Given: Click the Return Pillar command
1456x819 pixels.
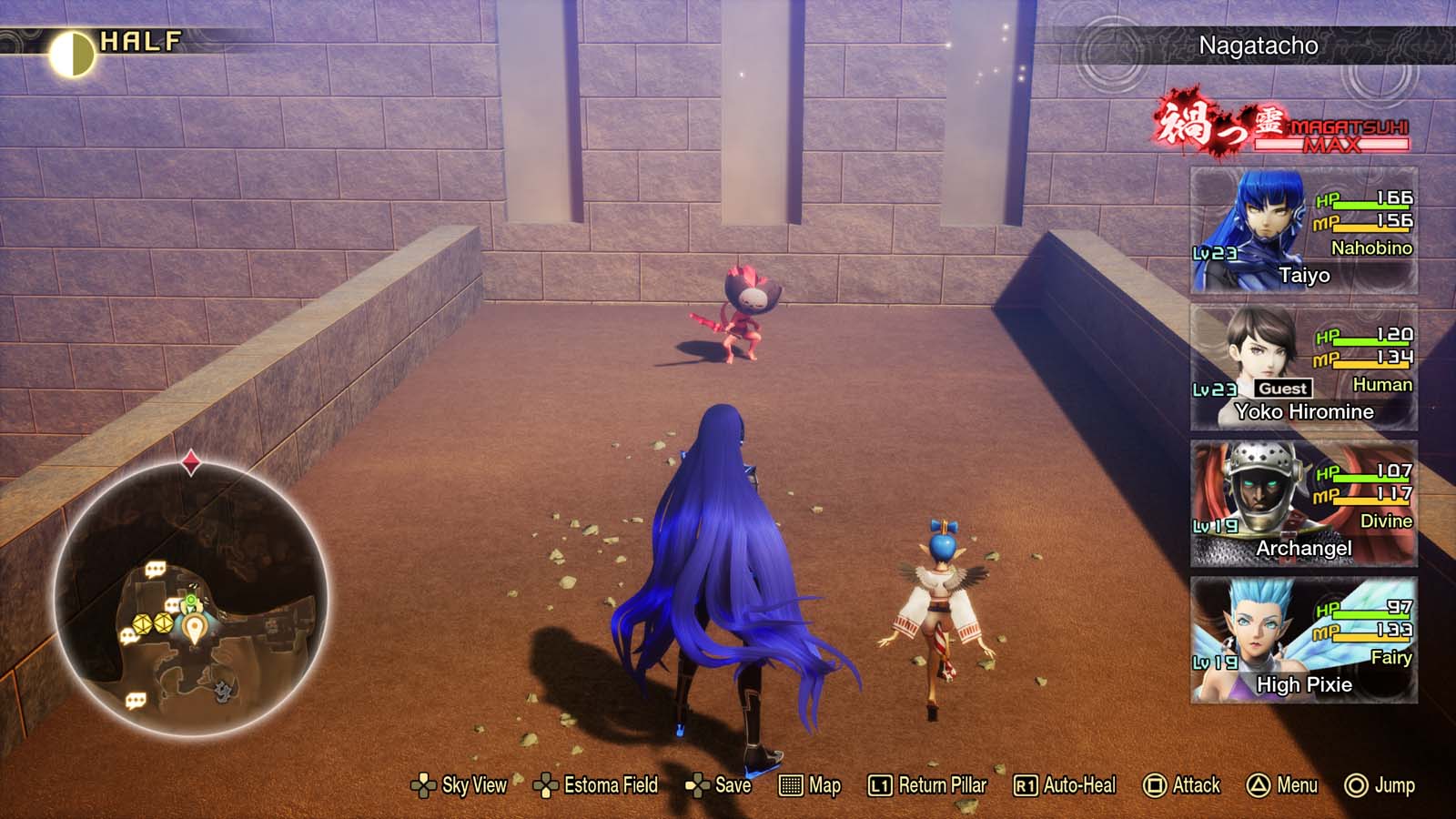Looking at the screenshot, I should [x=939, y=784].
